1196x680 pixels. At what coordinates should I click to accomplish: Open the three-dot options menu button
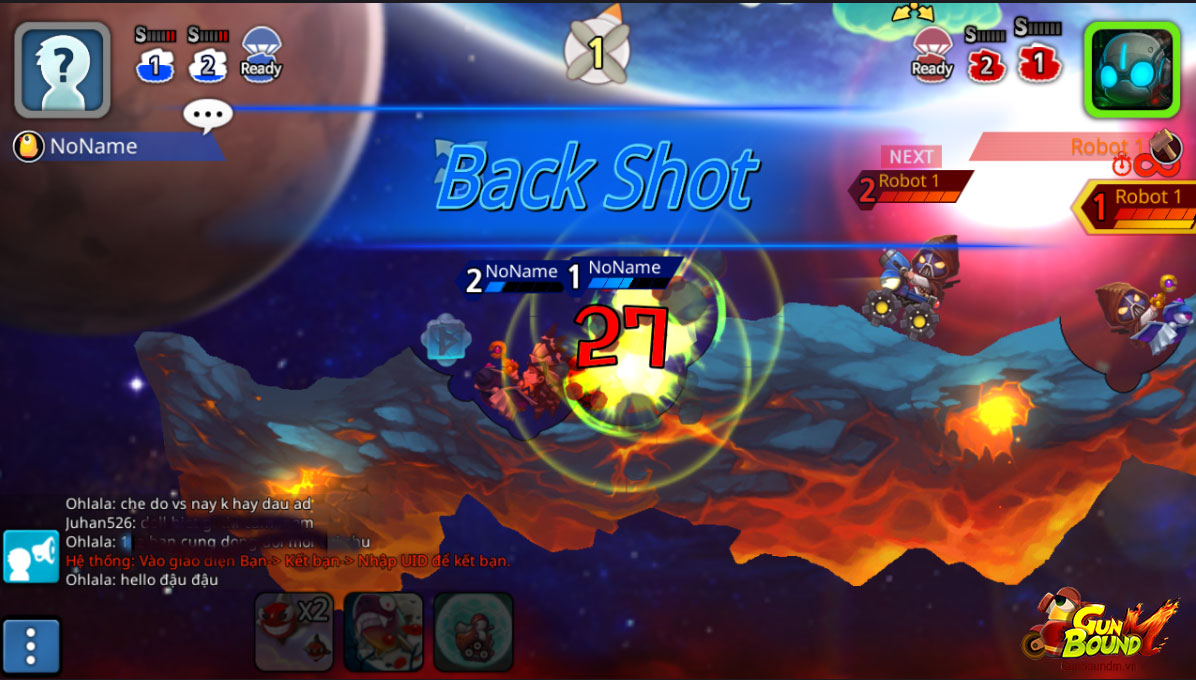[x=31, y=647]
